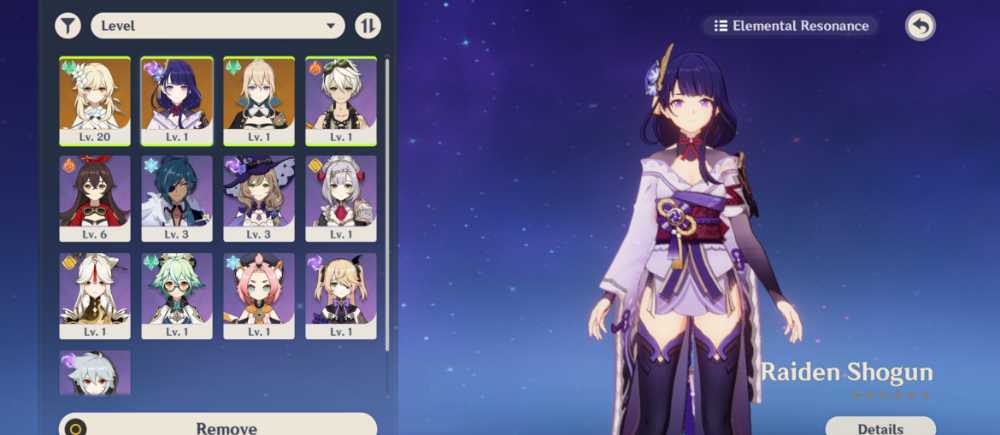Open the character filter funnel button
This screenshot has height=435, width=1000.
click(68, 25)
